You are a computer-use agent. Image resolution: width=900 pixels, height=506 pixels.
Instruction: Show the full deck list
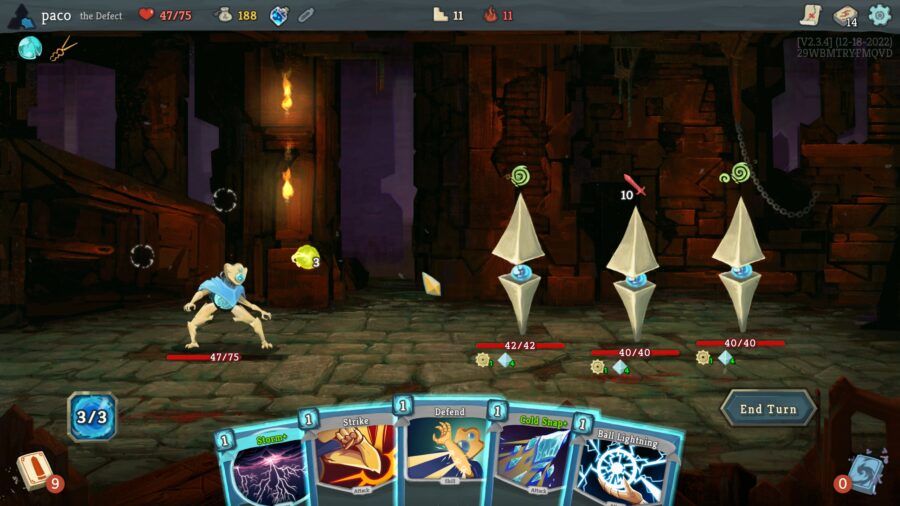[845, 15]
